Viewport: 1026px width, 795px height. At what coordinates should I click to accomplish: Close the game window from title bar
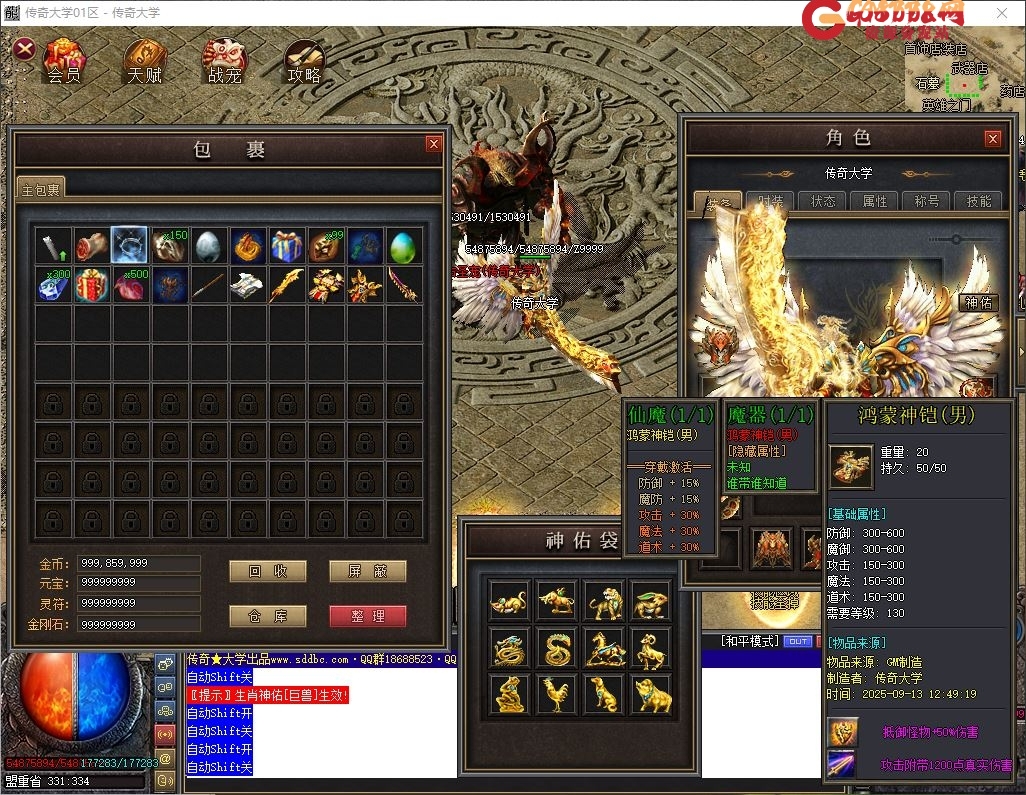[1001, 13]
